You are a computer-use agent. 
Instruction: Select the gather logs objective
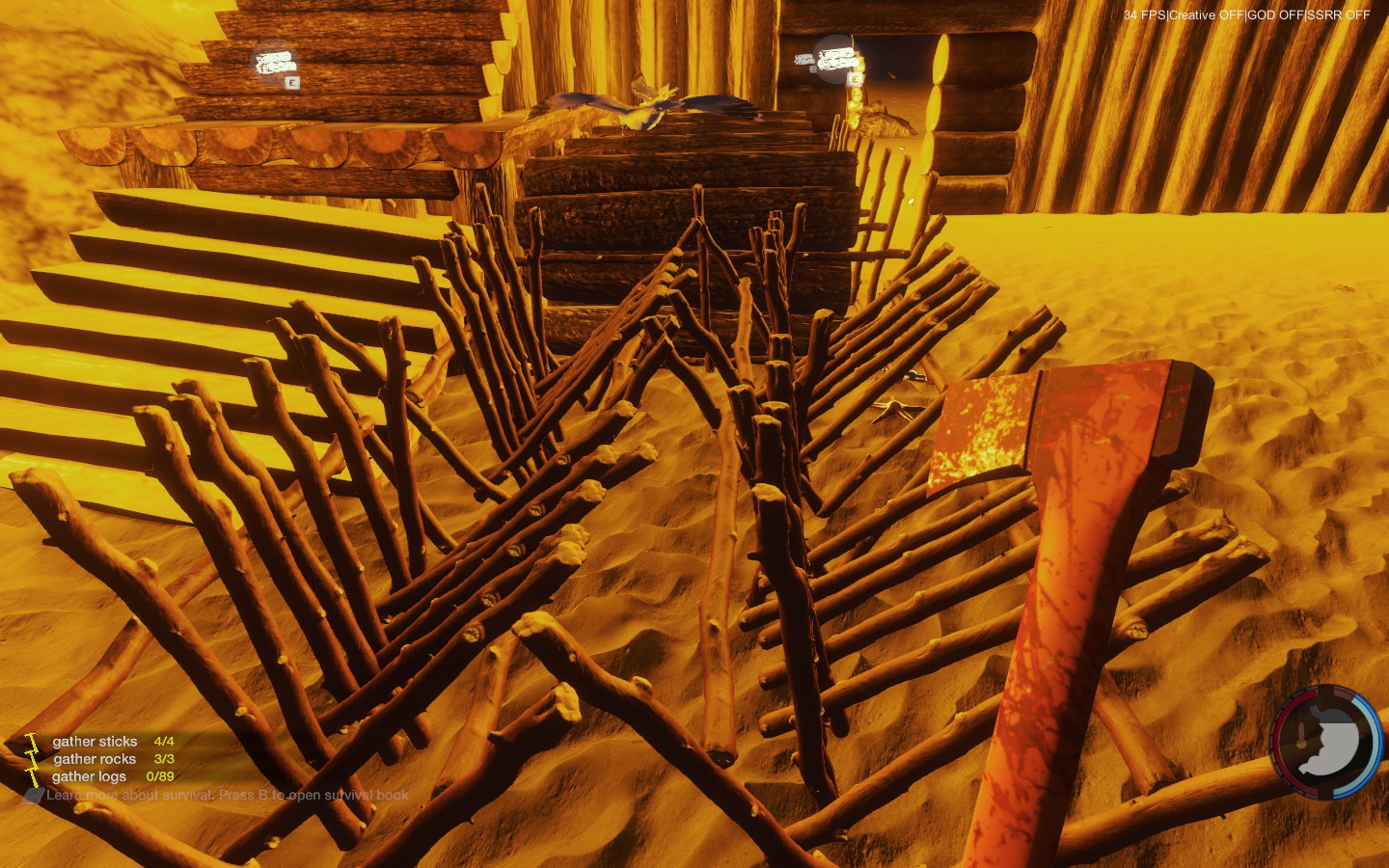(90, 776)
